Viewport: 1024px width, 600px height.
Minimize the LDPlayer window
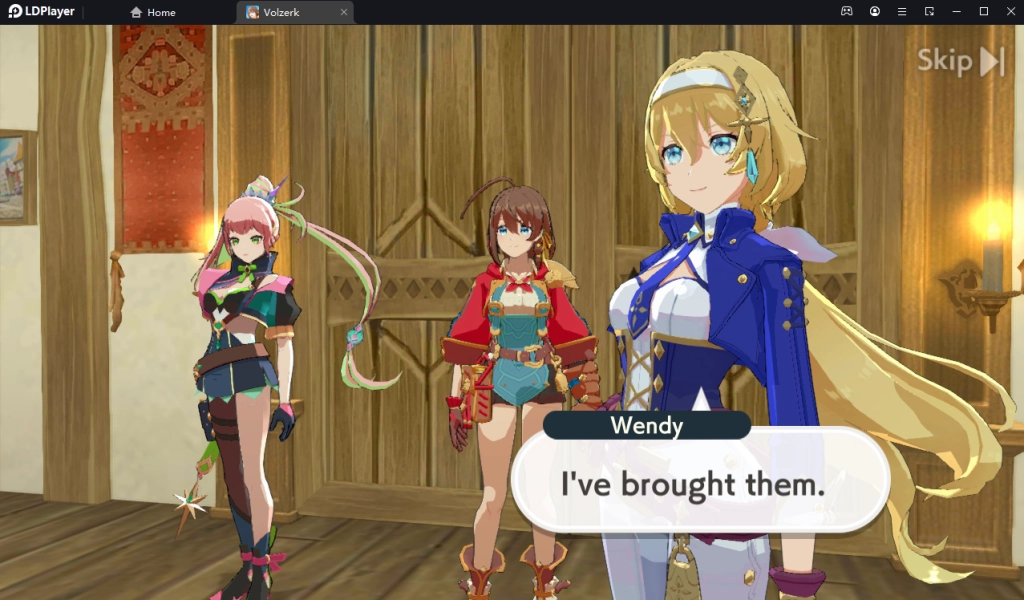point(956,11)
